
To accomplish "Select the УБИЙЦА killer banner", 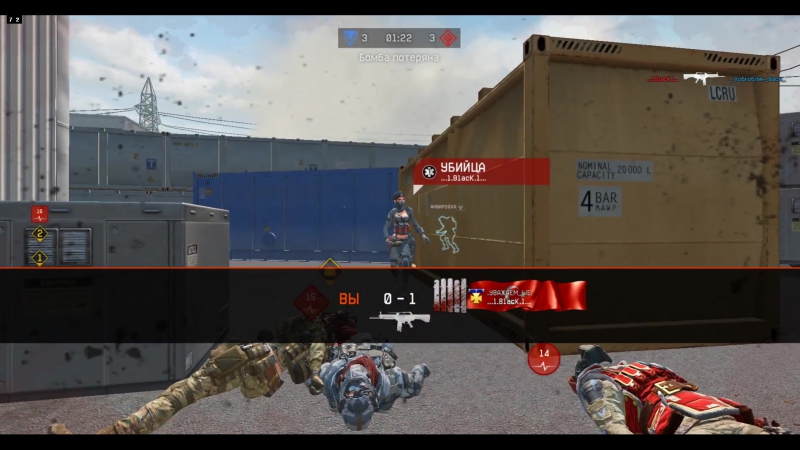I will 484,171.
